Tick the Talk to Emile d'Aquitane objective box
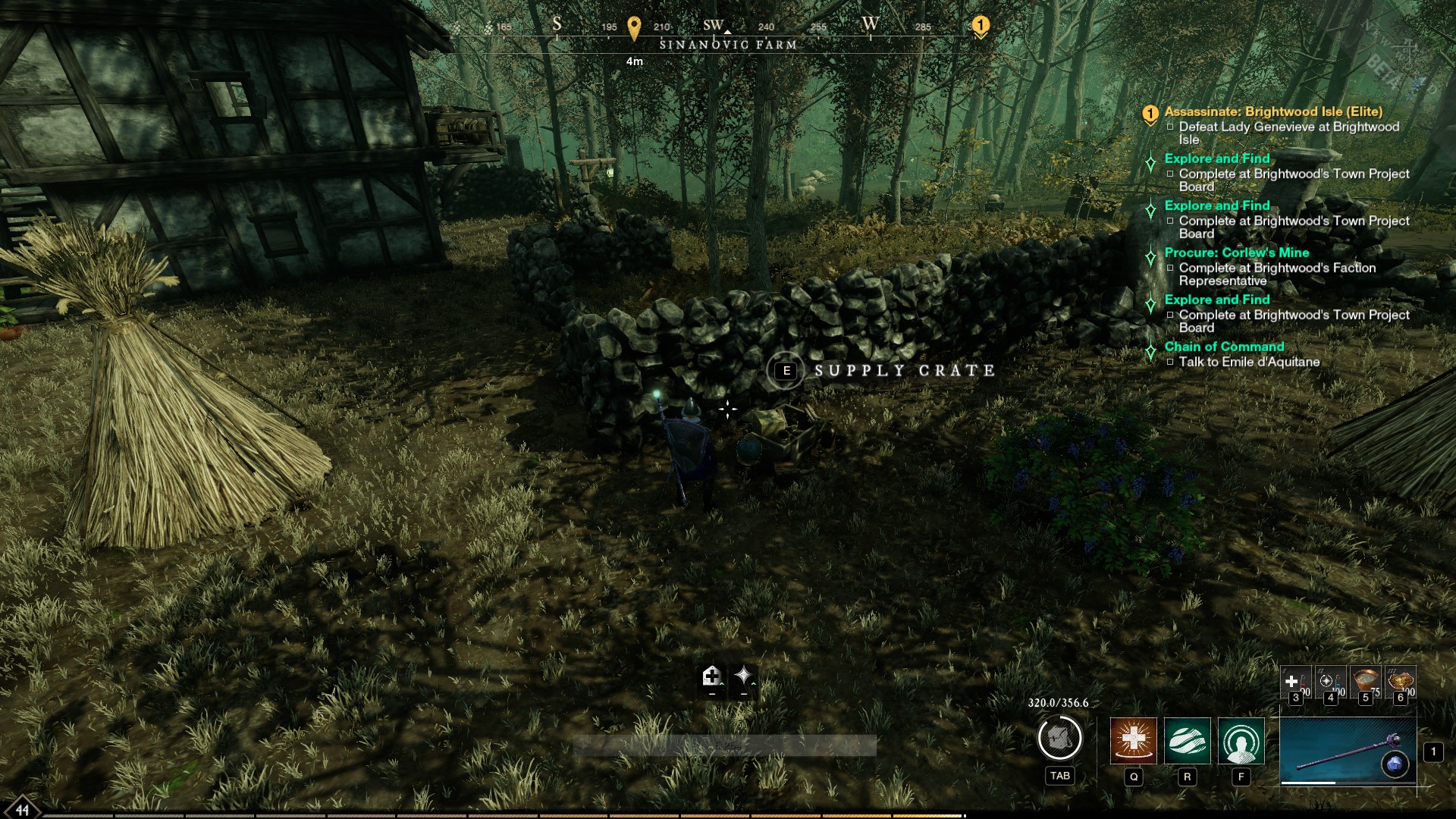Viewport: 1456px width, 819px height. coord(1172,362)
